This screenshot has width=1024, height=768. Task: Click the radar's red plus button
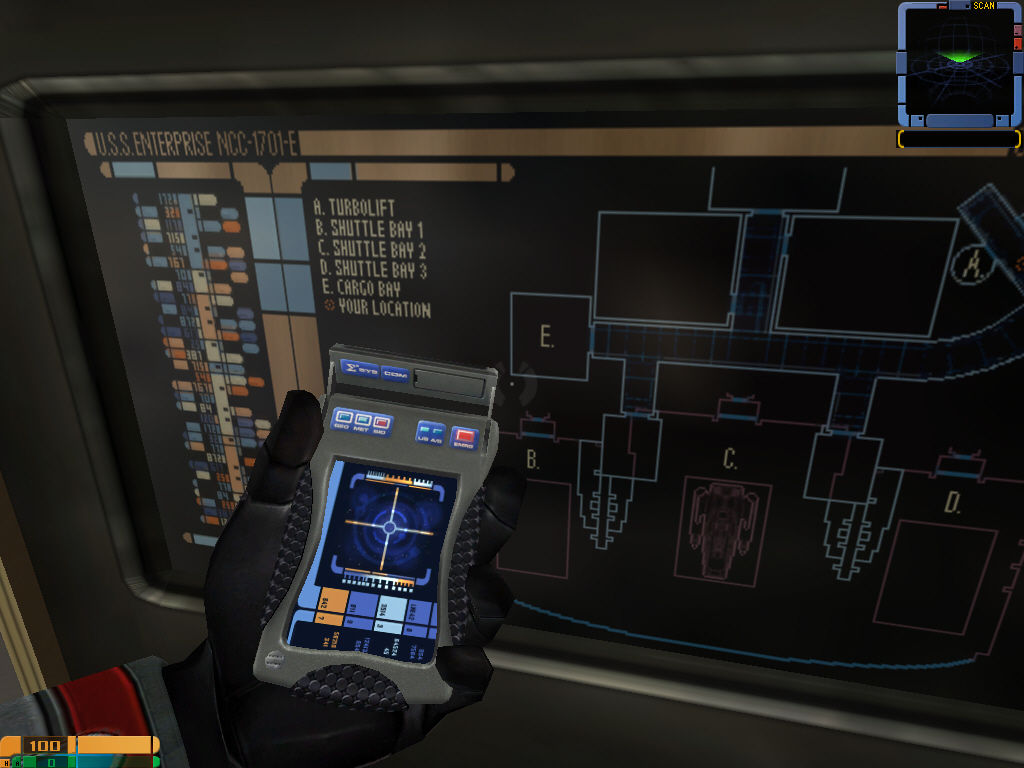pyautogui.click(x=1018, y=45)
